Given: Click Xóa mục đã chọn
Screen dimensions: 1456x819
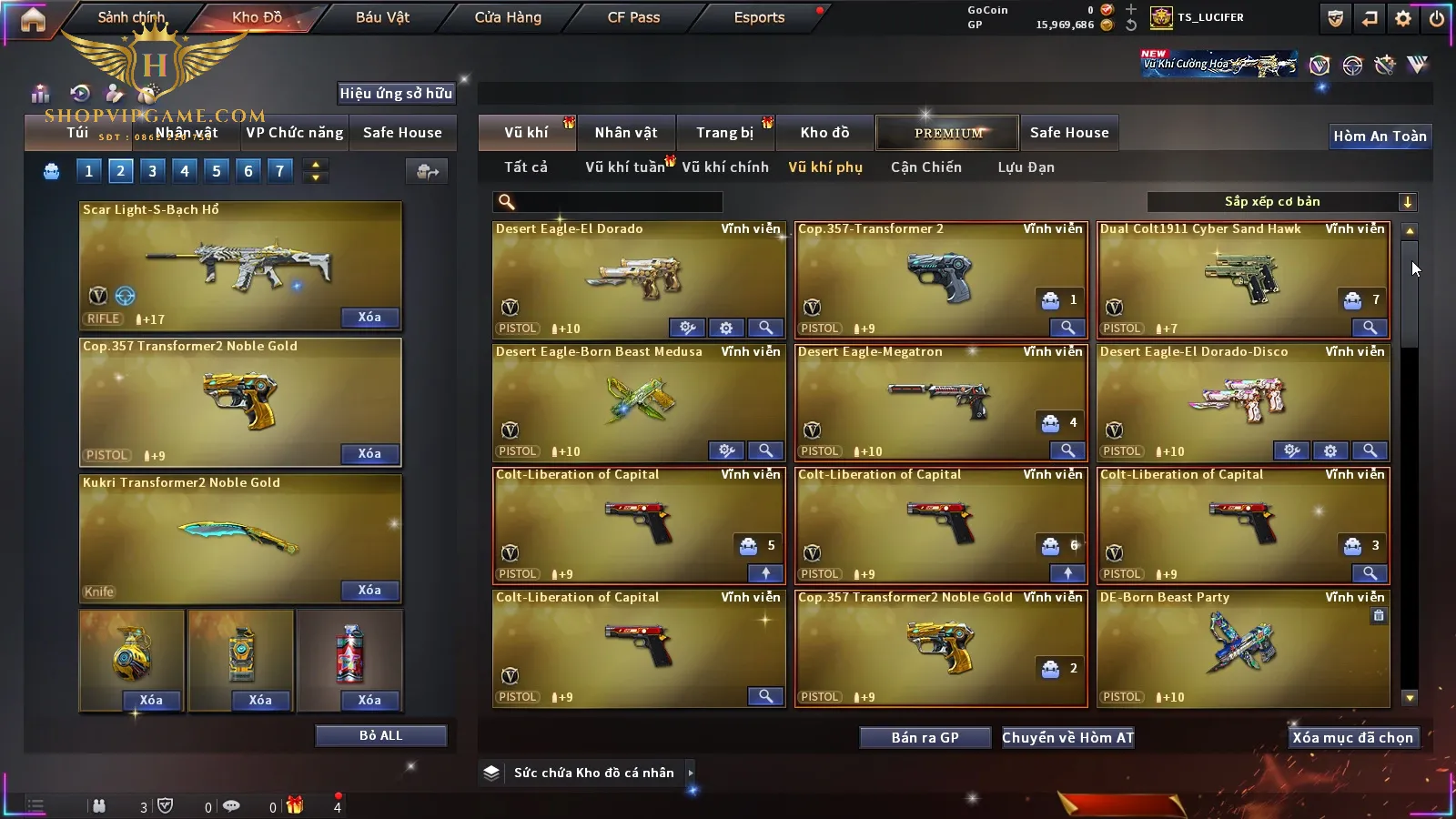Looking at the screenshot, I should (x=1352, y=738).
